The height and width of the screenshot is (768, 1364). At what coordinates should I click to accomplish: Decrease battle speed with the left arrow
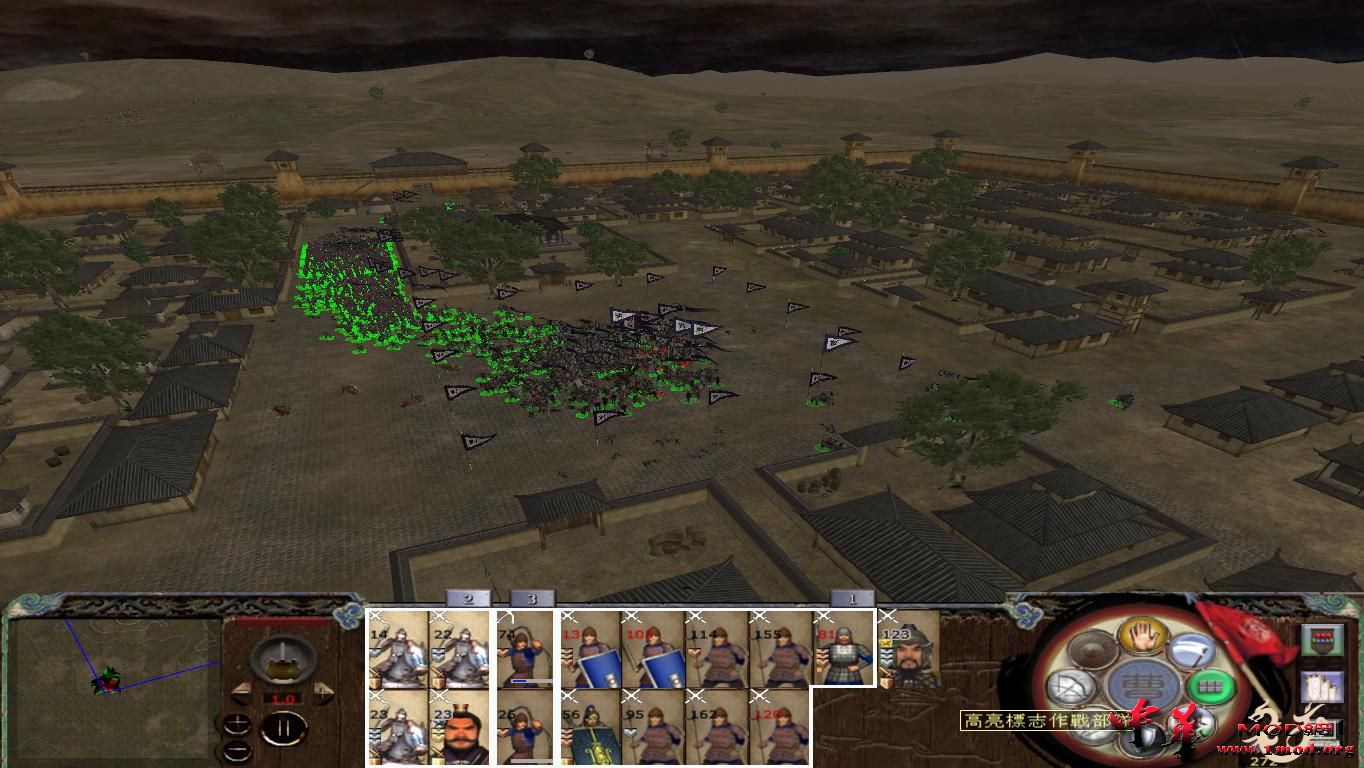point(241,691)
